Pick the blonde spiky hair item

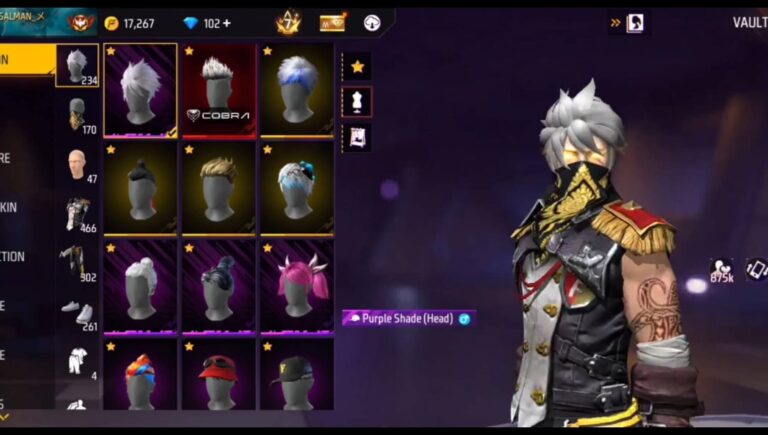click(218, 187)
